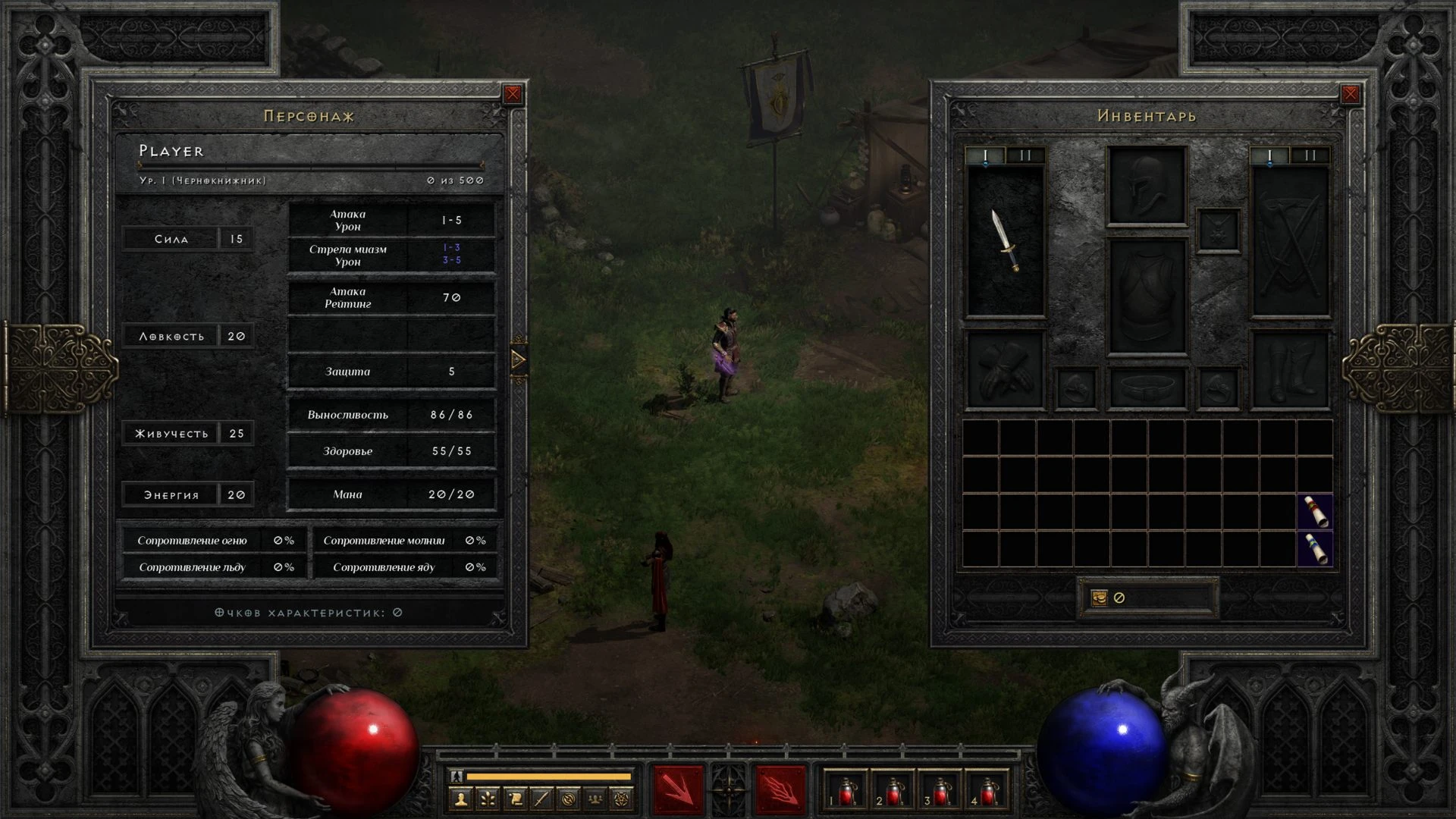The image size is (1456, 819).
Task: Click the sword icon in the mini menu
Action: click(541, 799)
